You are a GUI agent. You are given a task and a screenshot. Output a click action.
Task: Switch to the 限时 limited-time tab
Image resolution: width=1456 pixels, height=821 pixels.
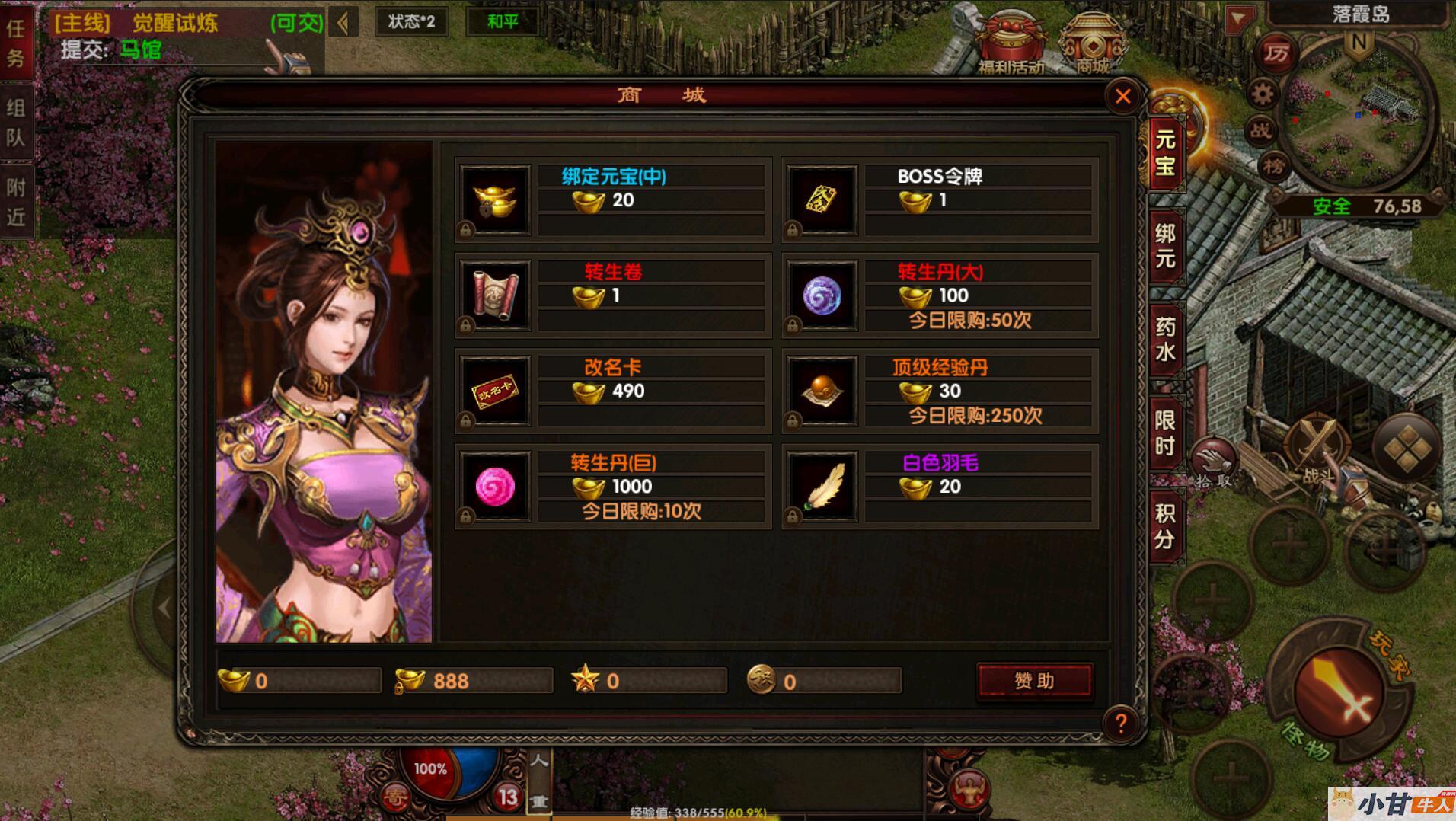click(x=1165, y=433)
